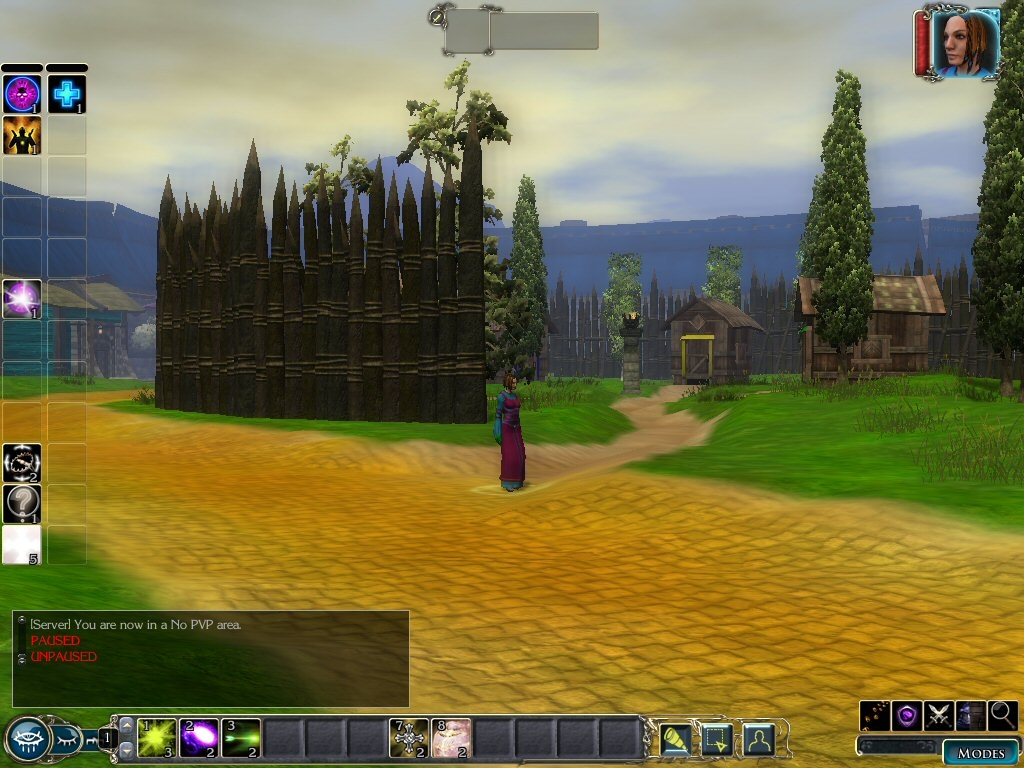Image resolution: width=1024 pixels, height=768 pixels.
Task: Select the silver cross ability in hotbar slot 7
Action: pos(408,738)
